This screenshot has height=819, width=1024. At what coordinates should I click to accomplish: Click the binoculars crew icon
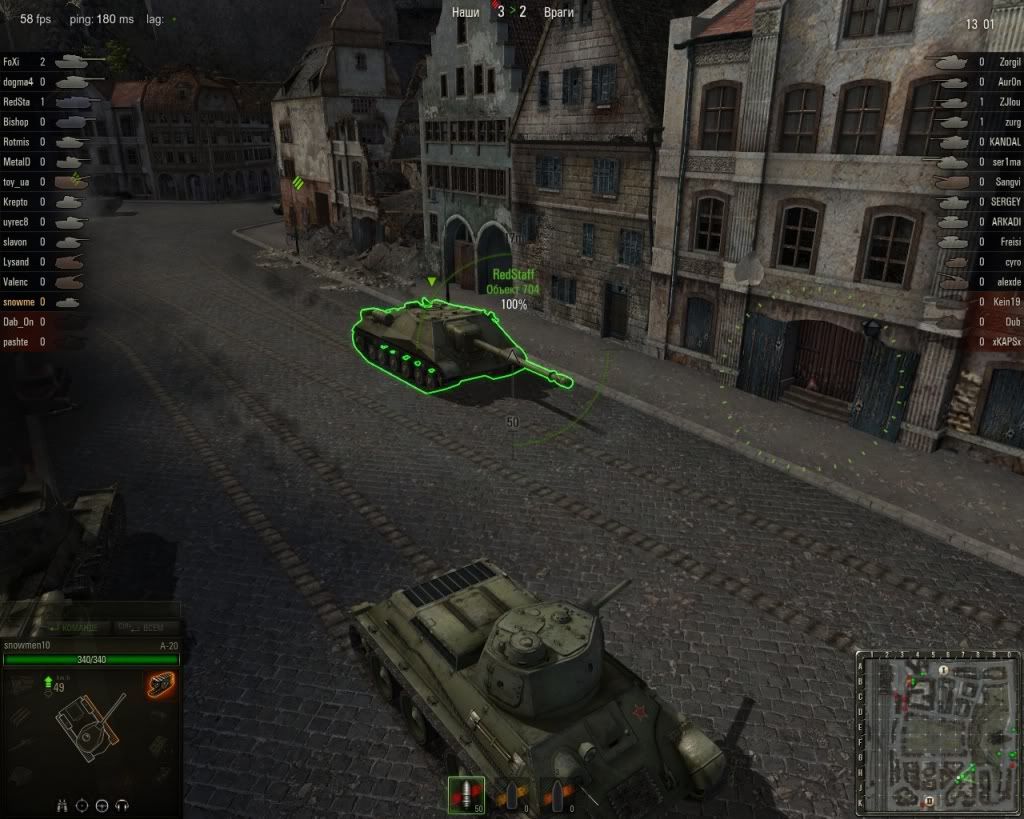[61, 805]
